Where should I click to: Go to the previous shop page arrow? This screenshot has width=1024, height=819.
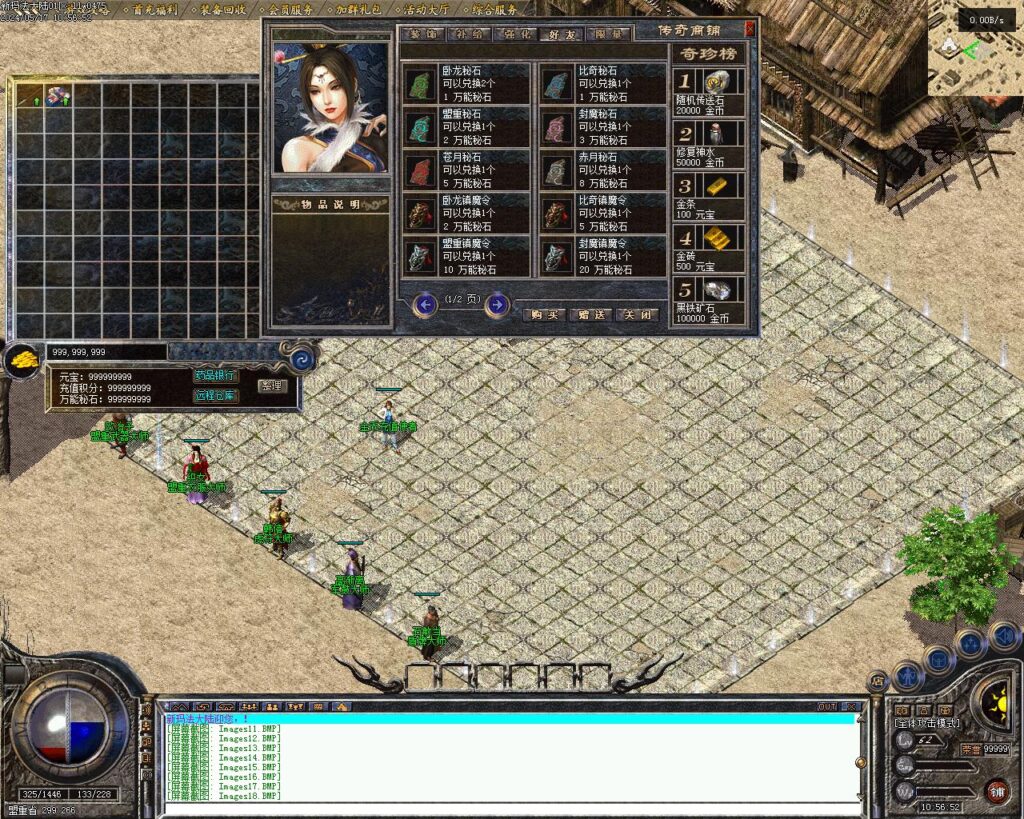pyautogui.click(x=424, y=304)
